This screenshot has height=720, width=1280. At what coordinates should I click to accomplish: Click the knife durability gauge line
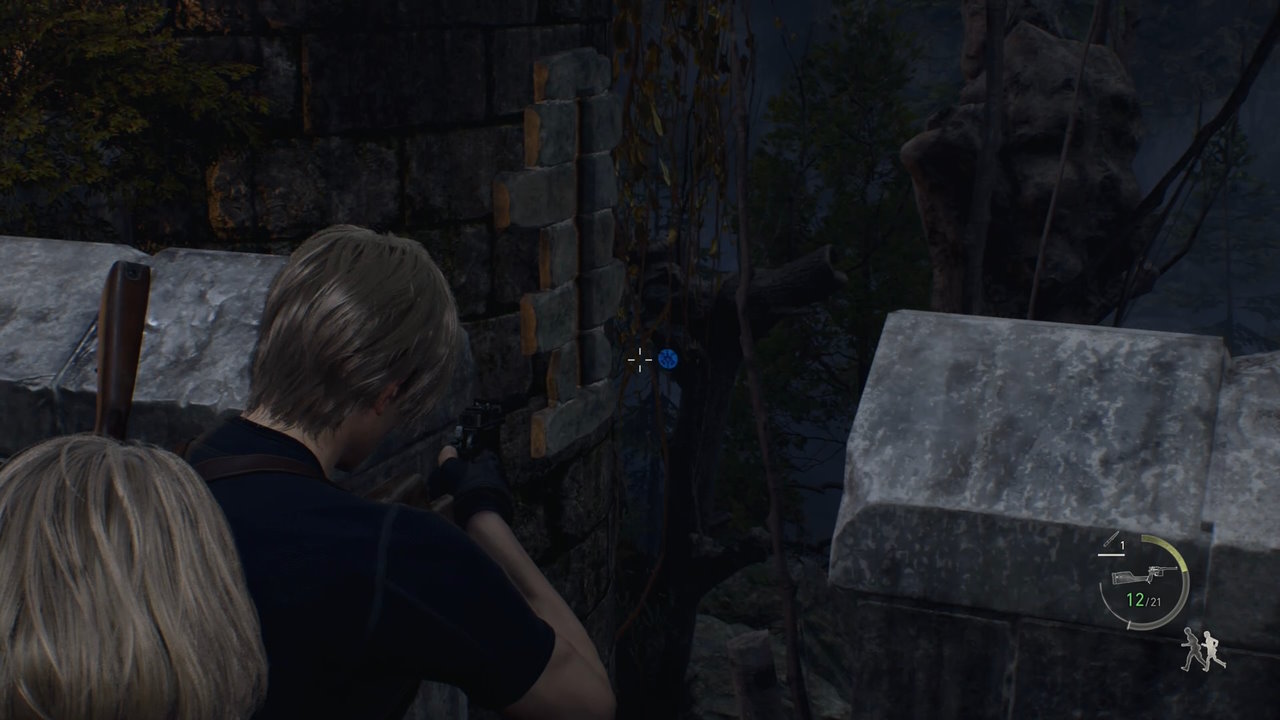[1111, 555]
